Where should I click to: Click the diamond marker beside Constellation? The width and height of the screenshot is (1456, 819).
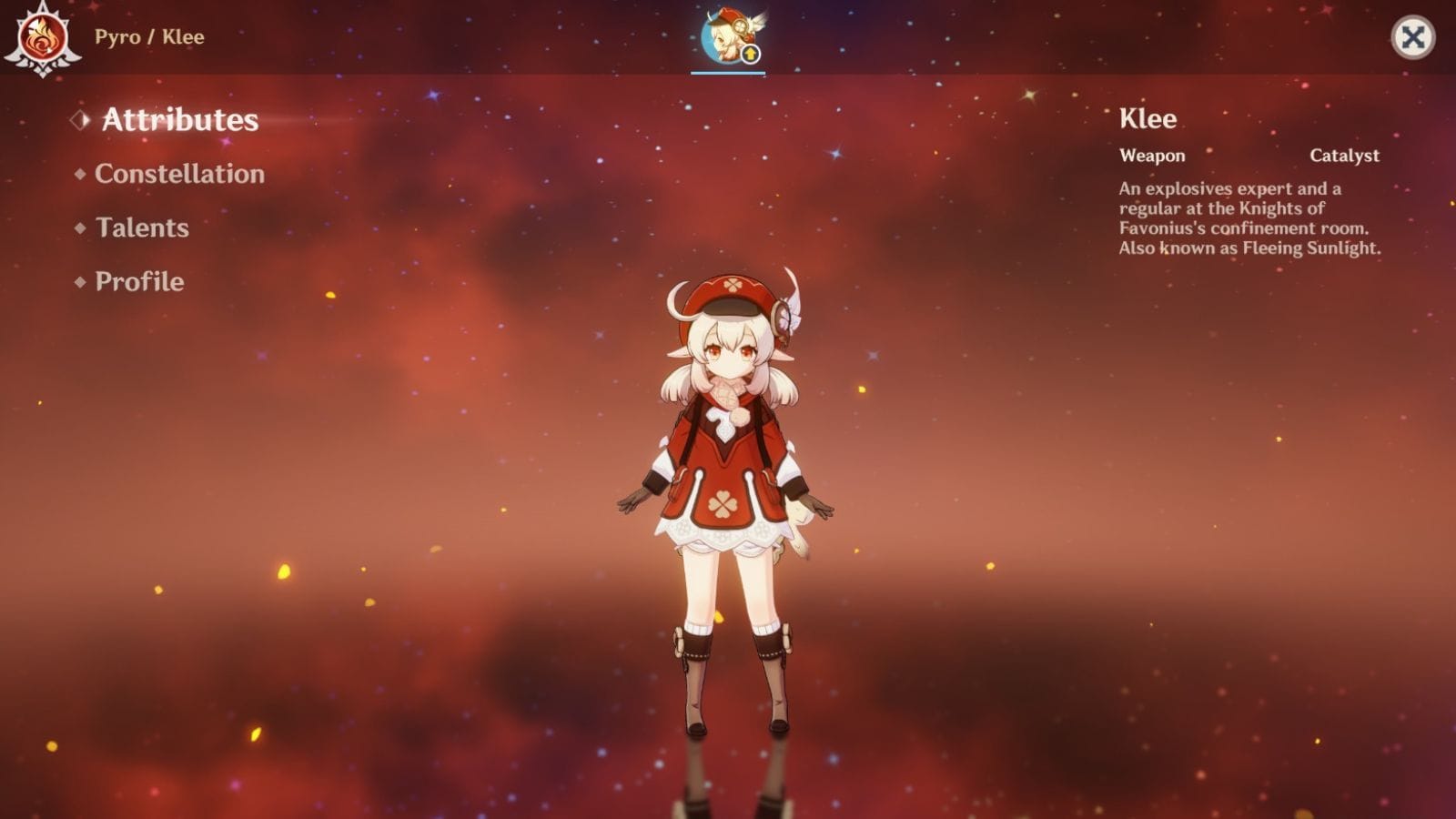pos(79,172)
